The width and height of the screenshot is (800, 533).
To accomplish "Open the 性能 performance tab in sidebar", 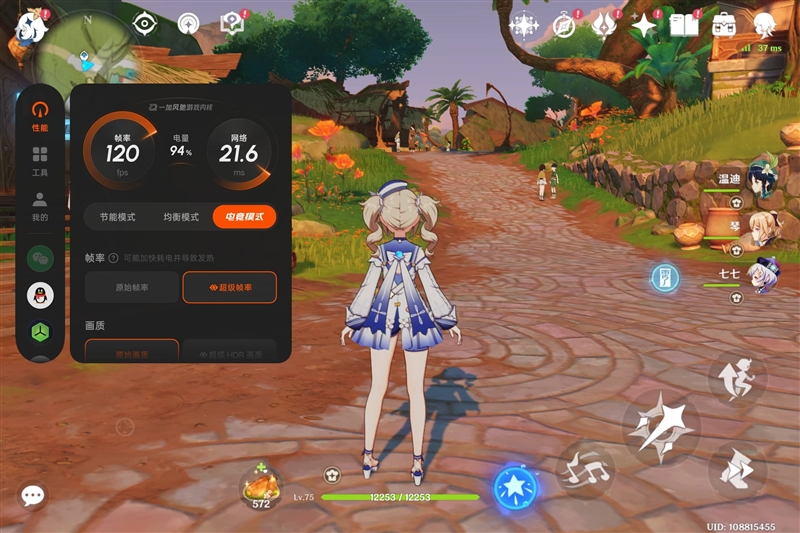I will pyautogui.click(x=40, y=112).
